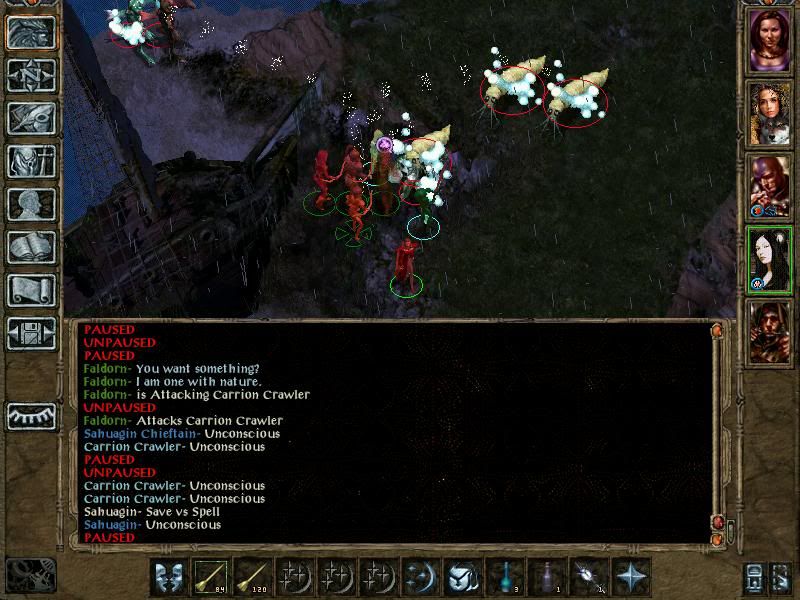Viewport: 800px width, 600px height.
Task: Open the character record bust icon
Action: (31, 204)
